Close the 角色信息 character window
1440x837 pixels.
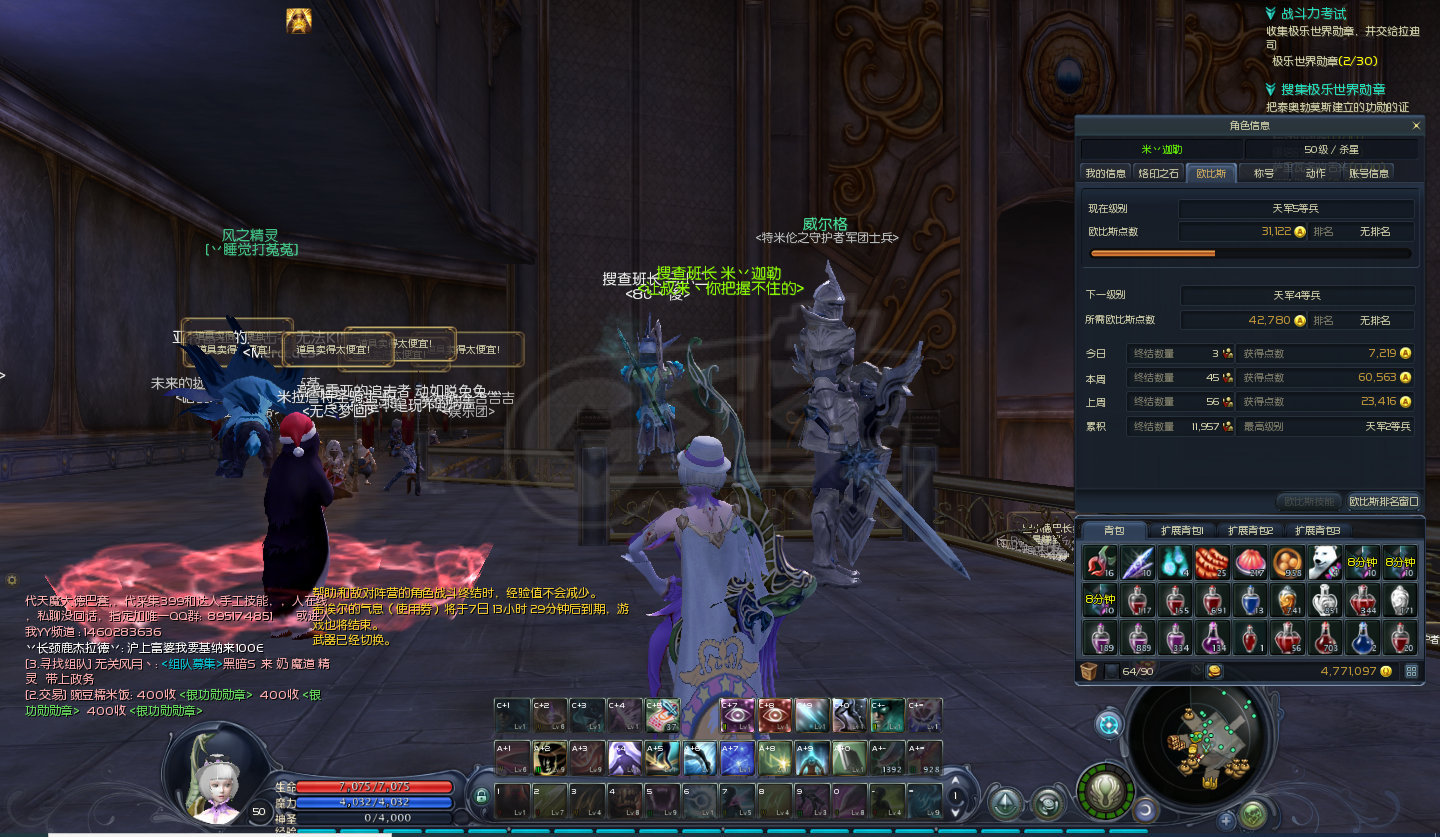click(1416, 126)
